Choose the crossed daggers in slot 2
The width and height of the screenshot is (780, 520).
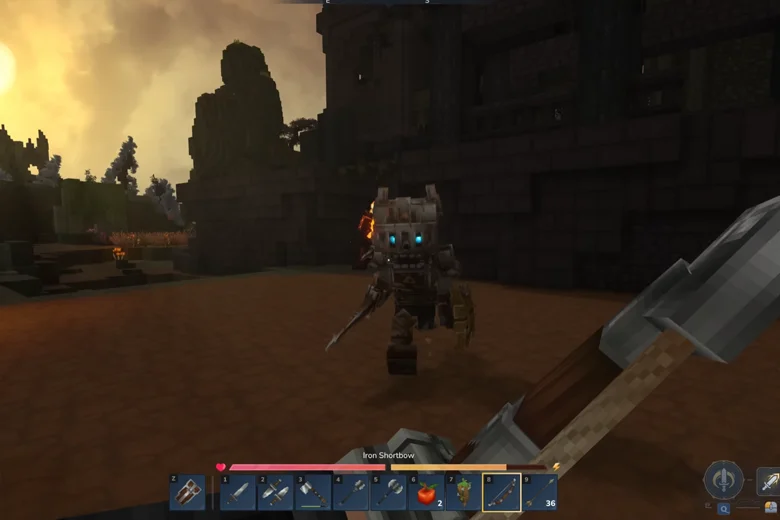[275, 493]
